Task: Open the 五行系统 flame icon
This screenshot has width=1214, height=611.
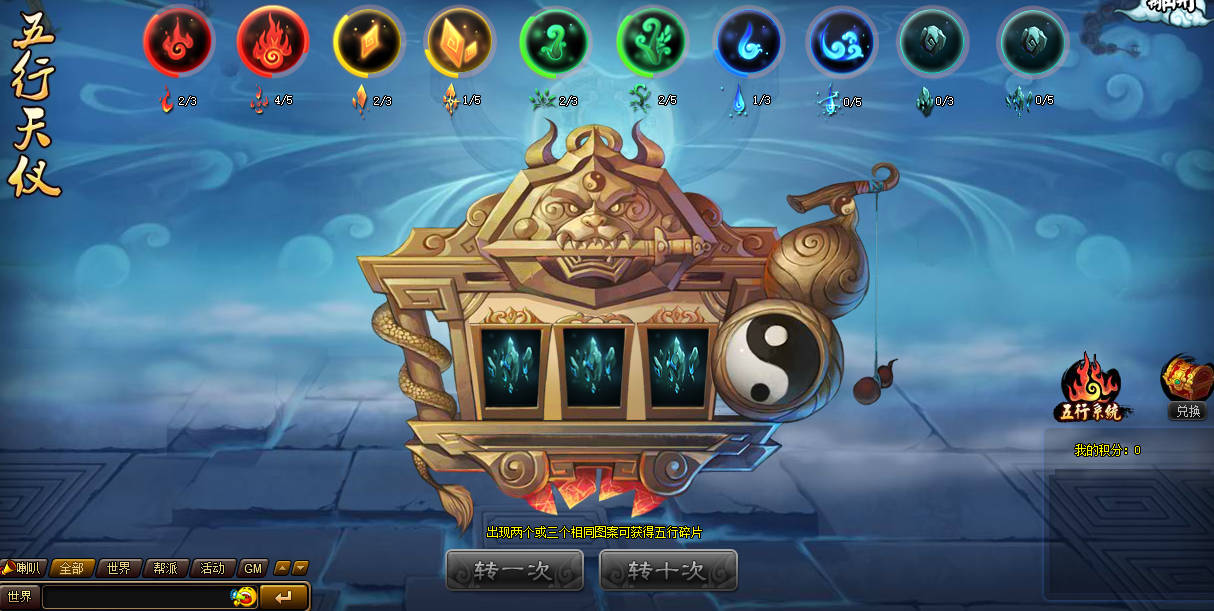Action: 1090,386
